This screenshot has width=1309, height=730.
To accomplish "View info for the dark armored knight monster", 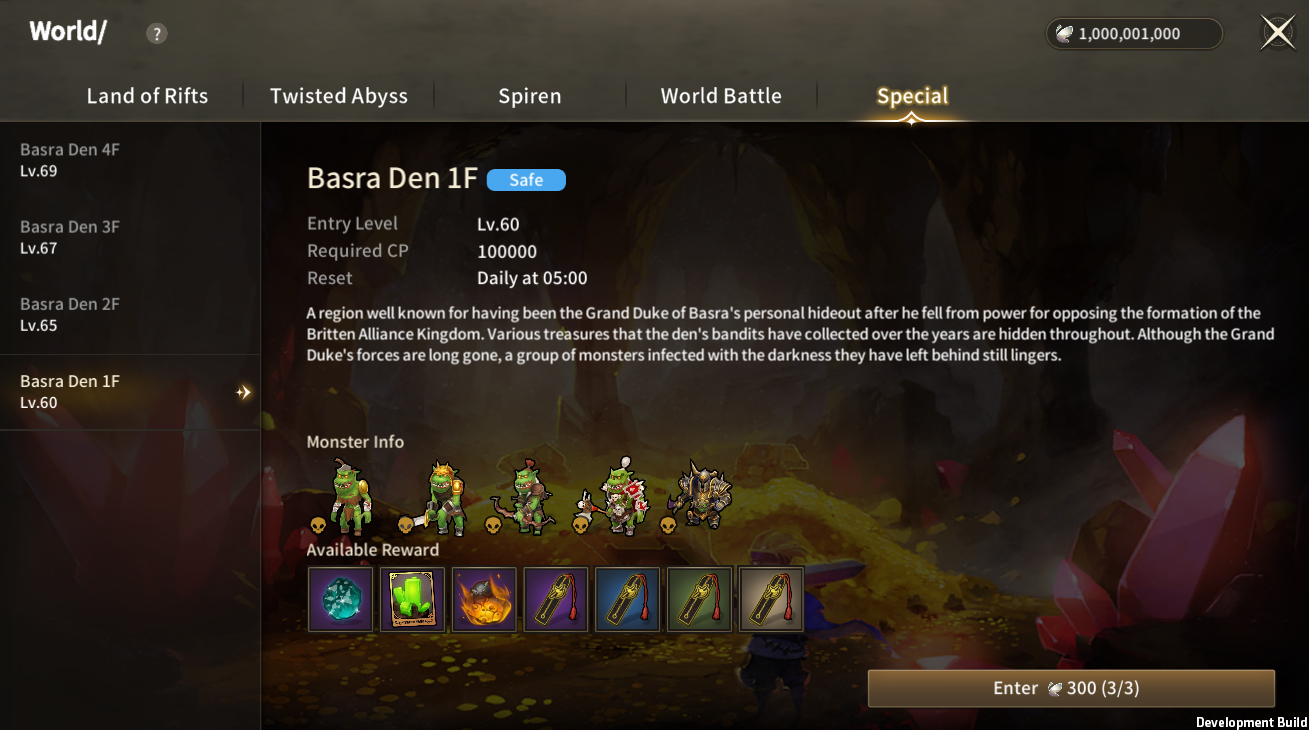I will pos(703,494).
